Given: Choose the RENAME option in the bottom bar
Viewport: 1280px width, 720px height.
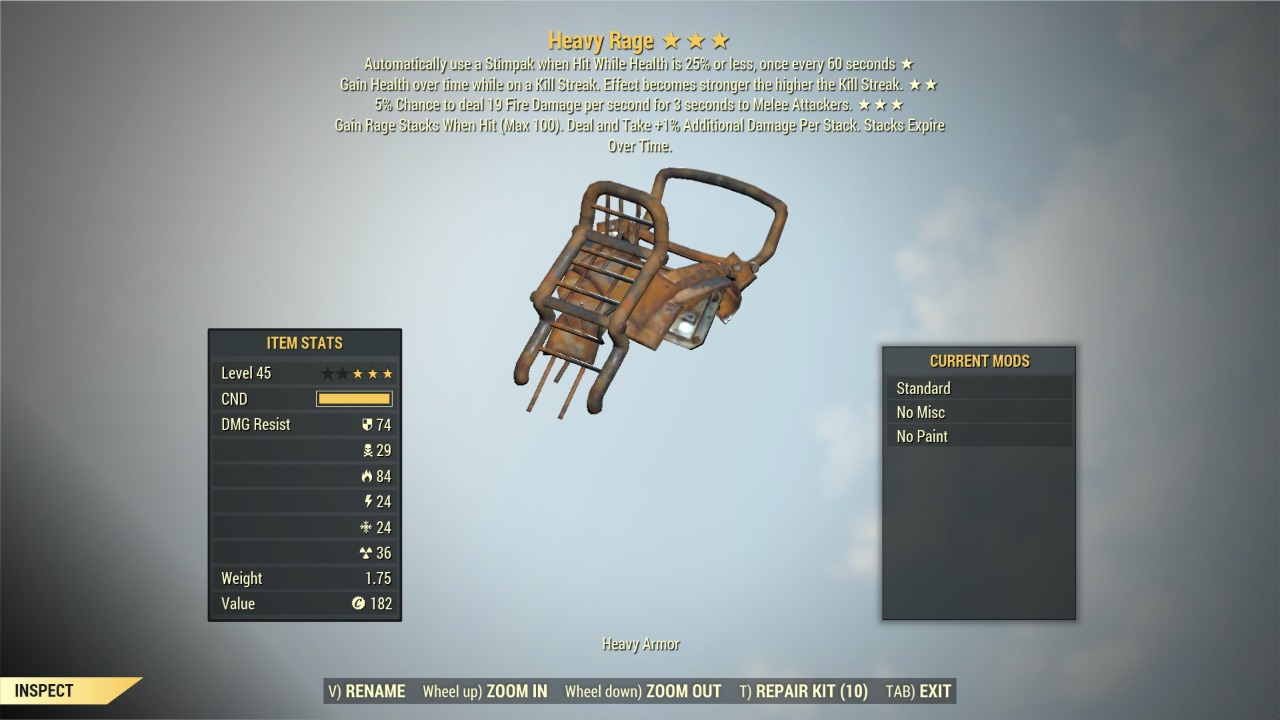Looking at the screenshot, I should [x=367, y=691].
